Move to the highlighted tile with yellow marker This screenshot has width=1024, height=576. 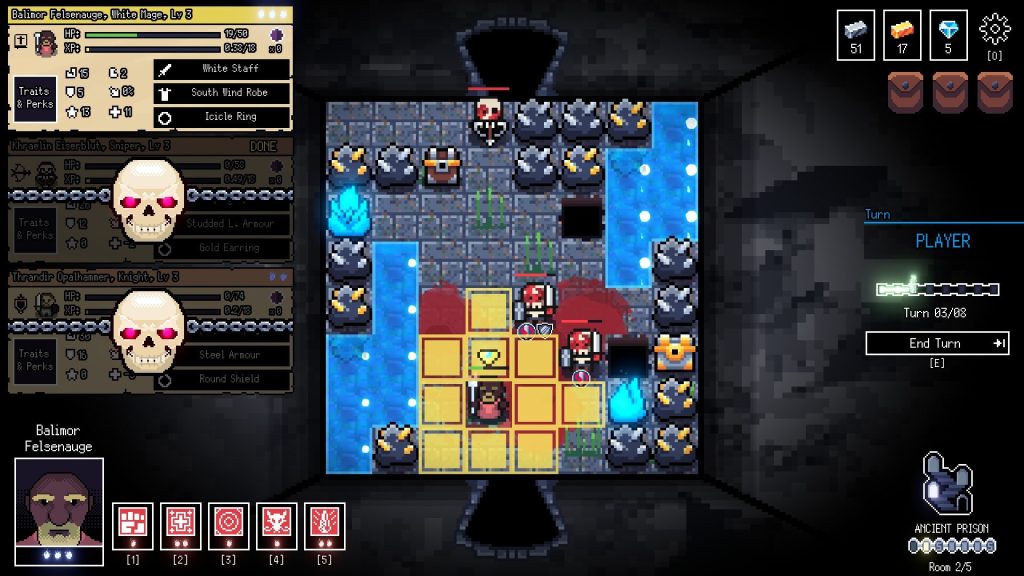[x=489, y=358]
